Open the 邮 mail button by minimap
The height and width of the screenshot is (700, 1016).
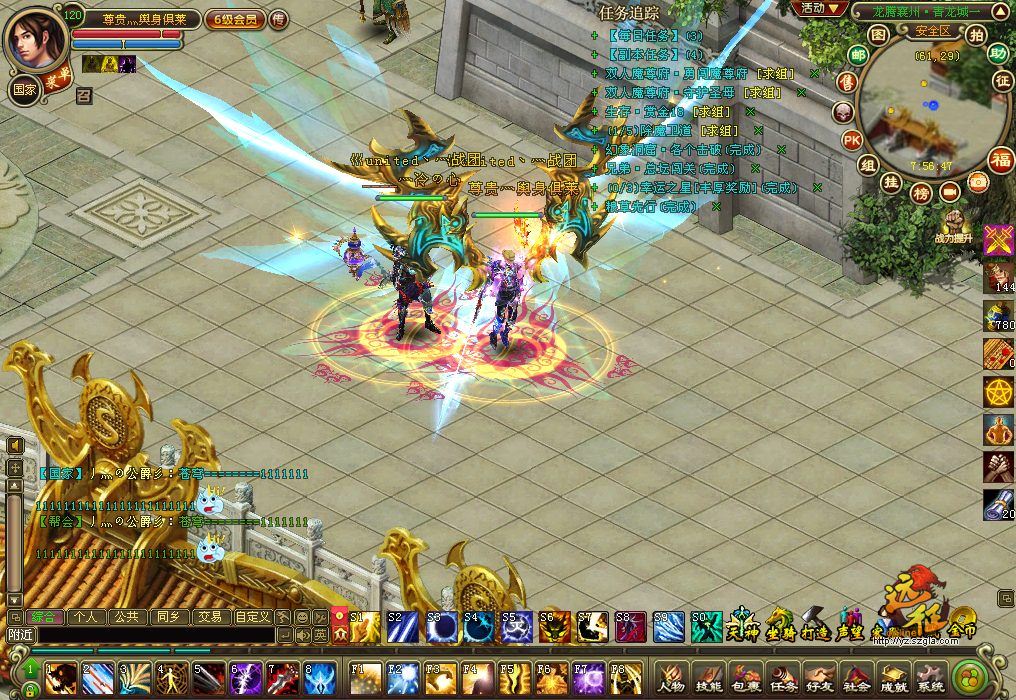[858, 55]
